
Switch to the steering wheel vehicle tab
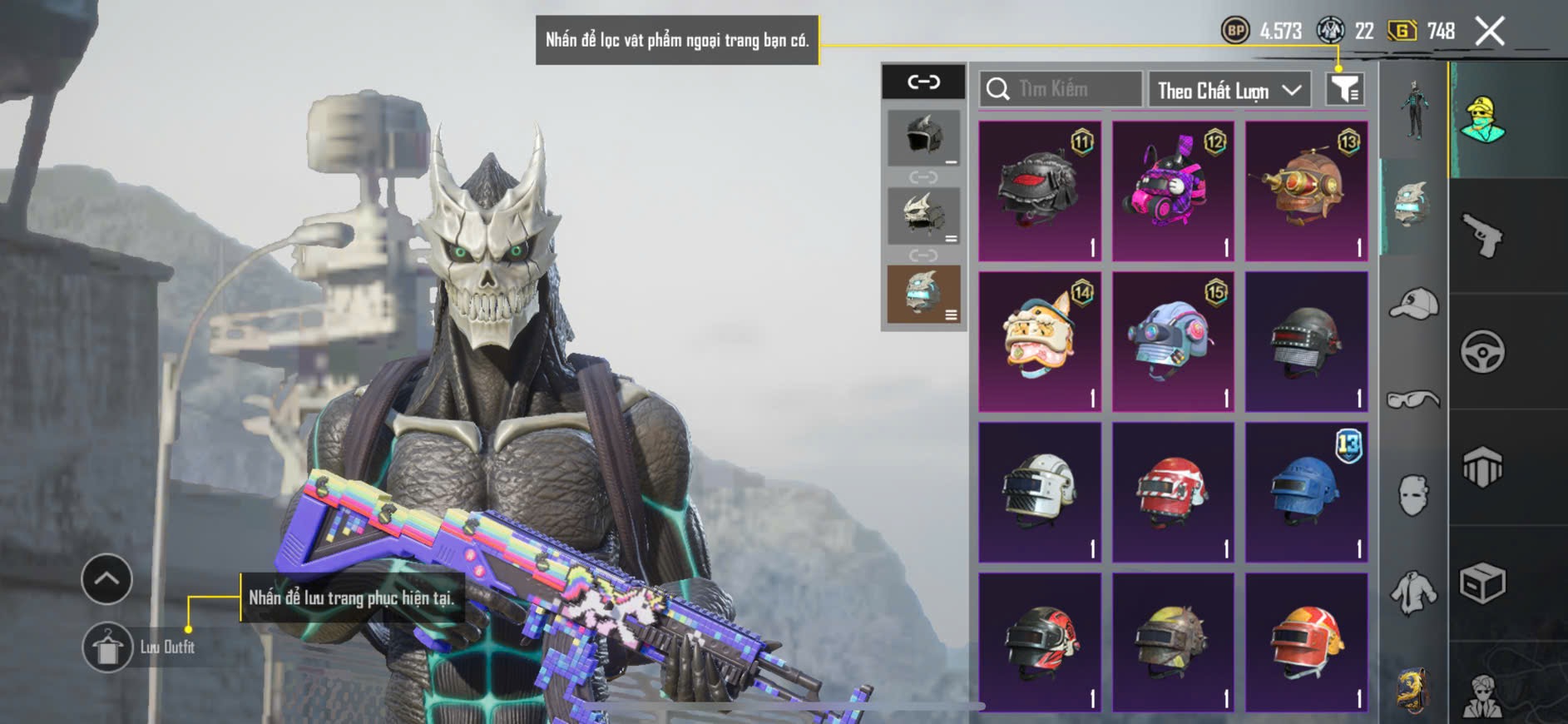point(1482,351)
